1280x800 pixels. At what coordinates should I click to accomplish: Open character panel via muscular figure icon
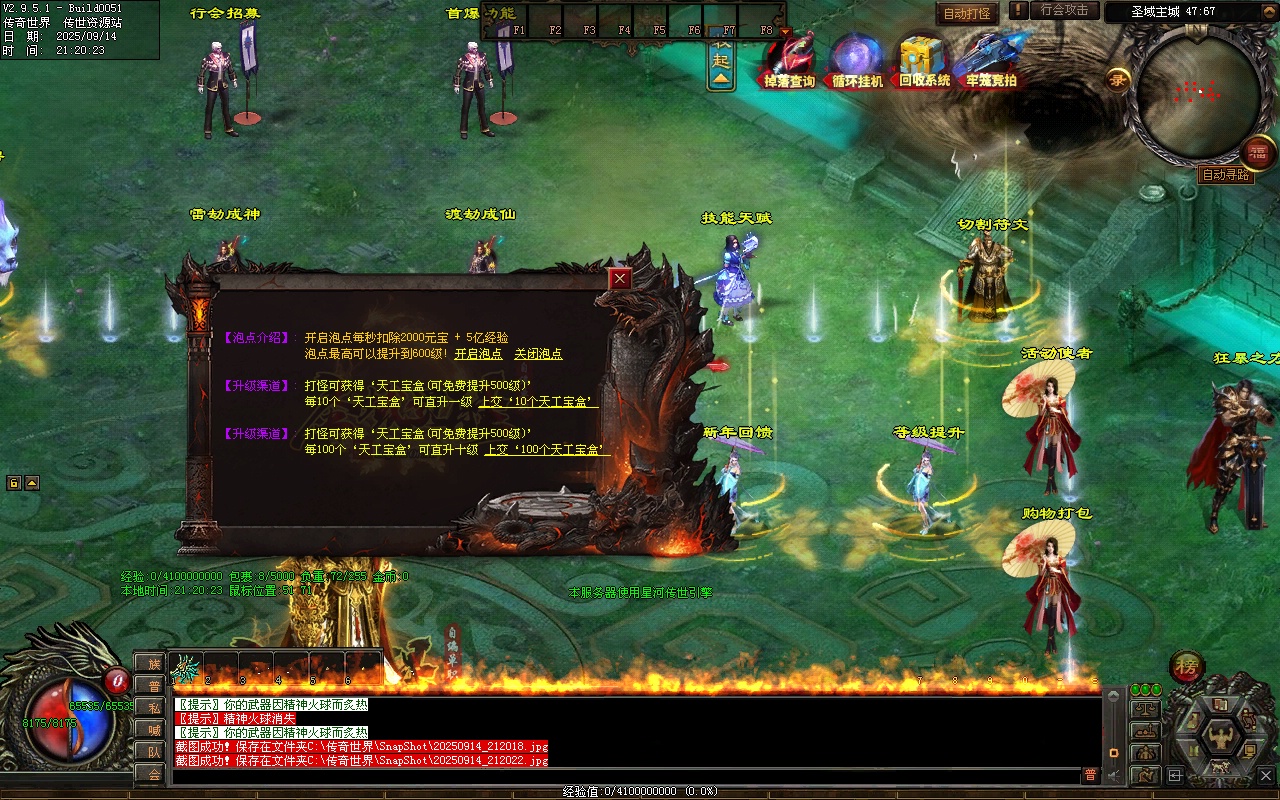tap(1220, 739)
